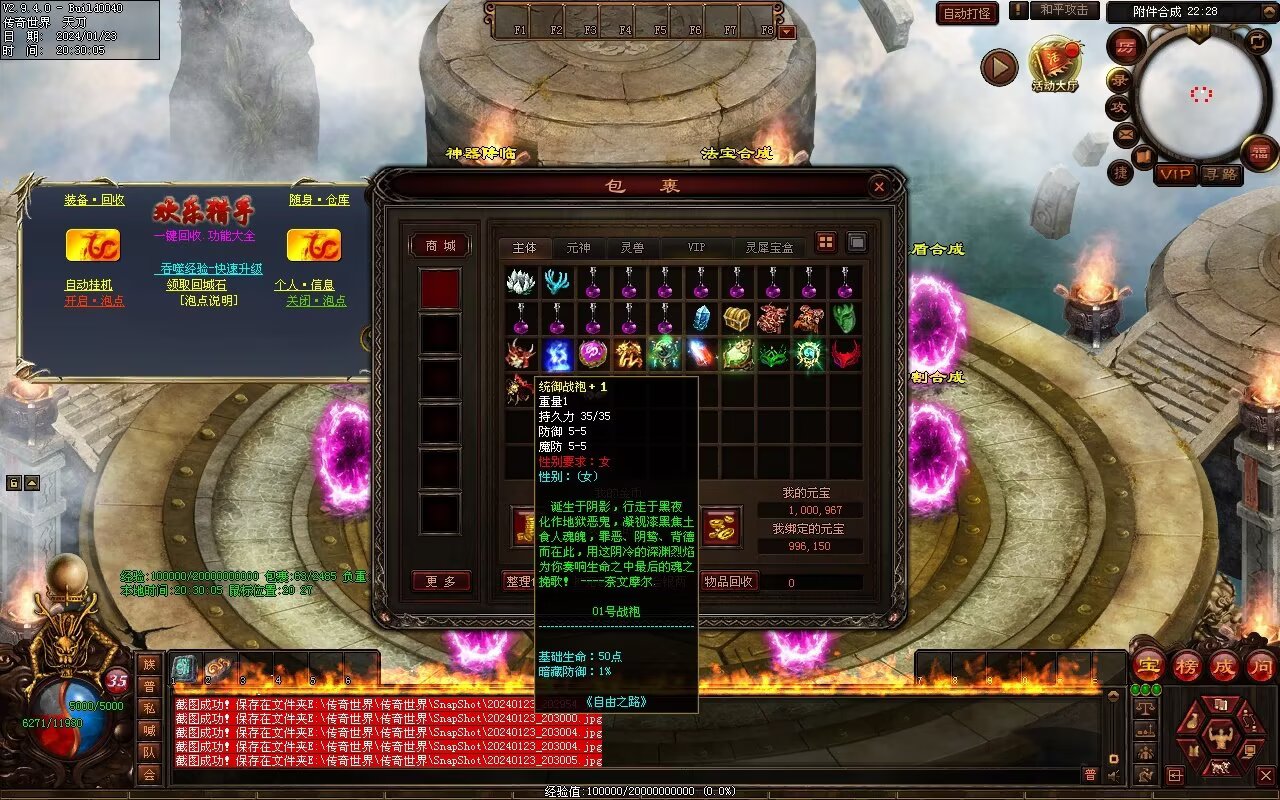Open the VIP tab in the bag
This screenshot has width=1280, height=800.
pos(696,247)
